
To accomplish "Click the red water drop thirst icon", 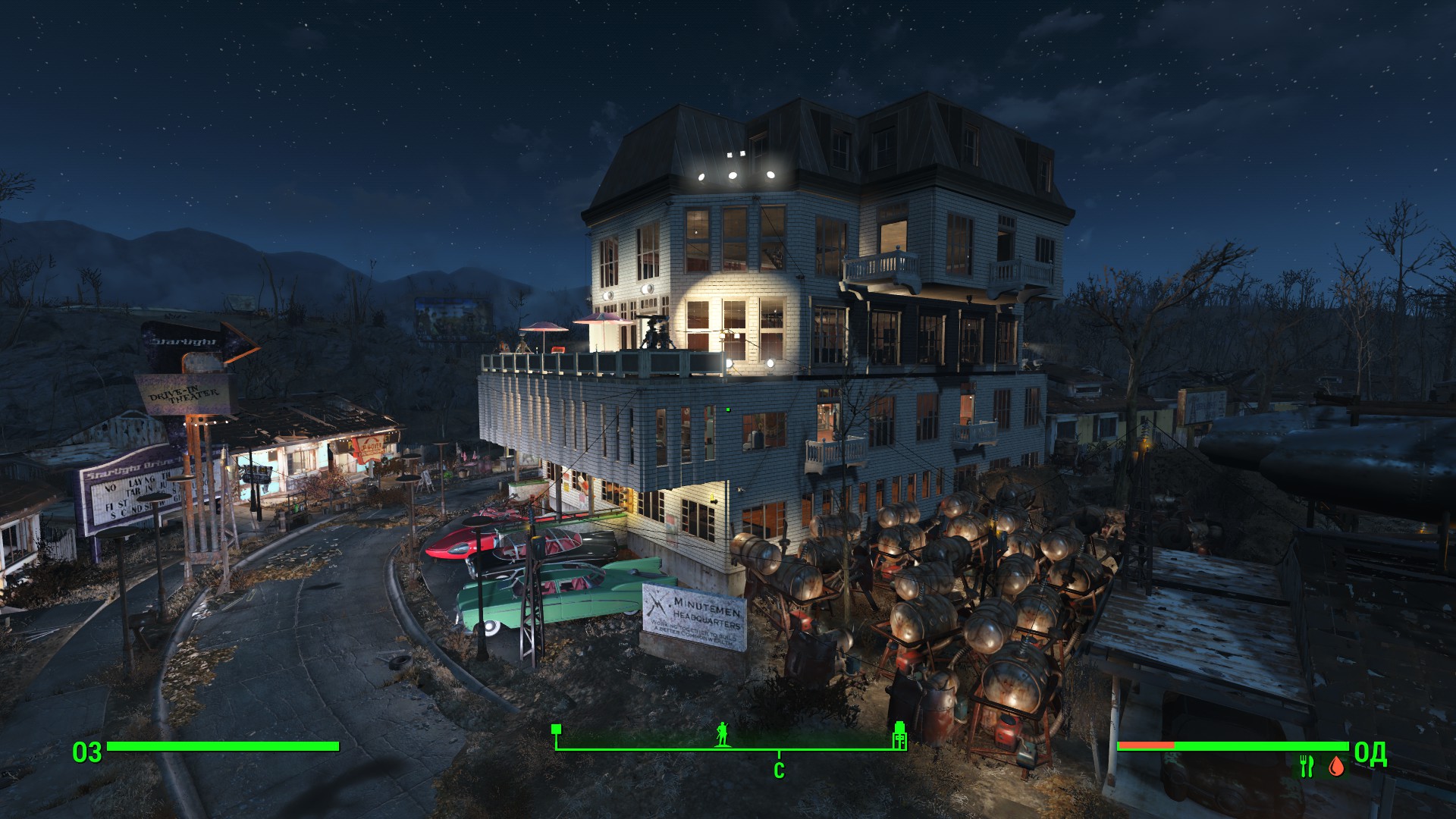I will click(x=1336, y=767).
